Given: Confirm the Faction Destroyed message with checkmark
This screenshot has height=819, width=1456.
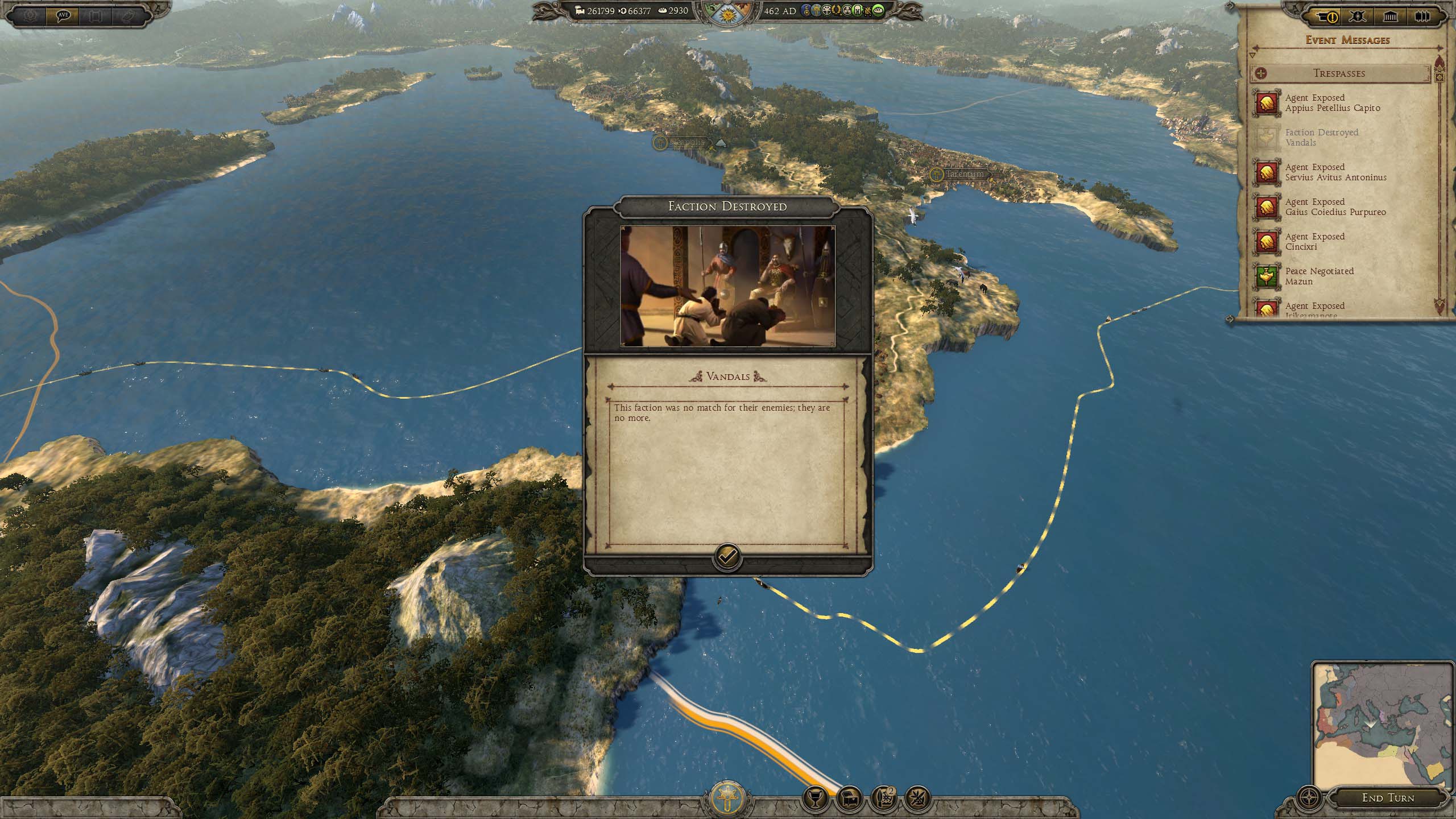Looking at the screenshot, I should (x=727, y=556).
